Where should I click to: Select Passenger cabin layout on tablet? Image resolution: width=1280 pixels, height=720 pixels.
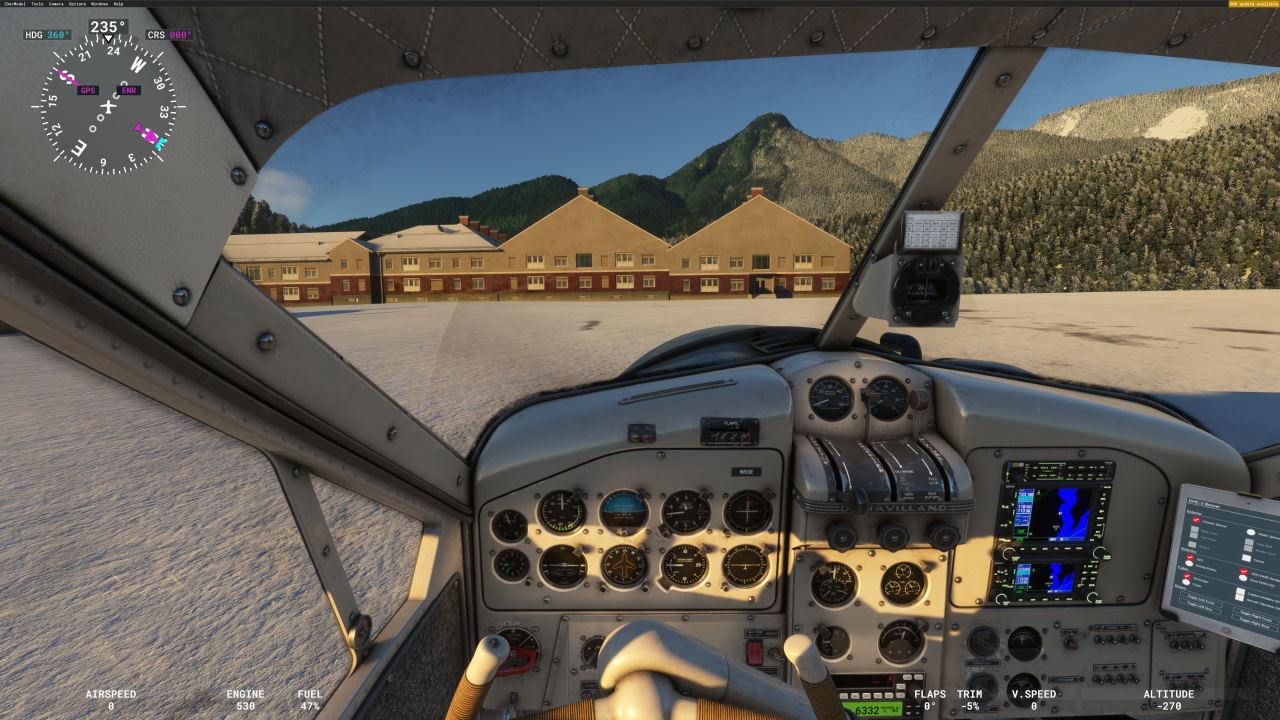point(1187,575)
